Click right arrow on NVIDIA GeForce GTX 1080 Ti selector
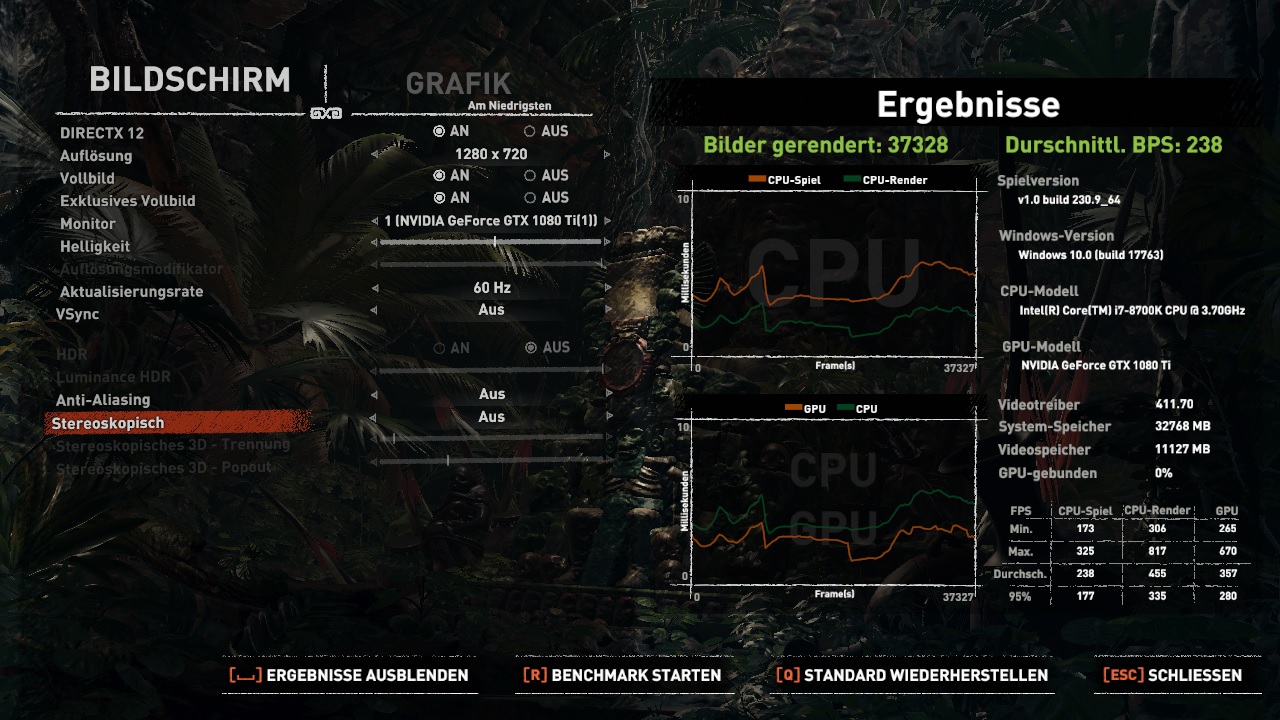Image resolution: width=1280 pixels, height=720 pixels. click(606, 220)
